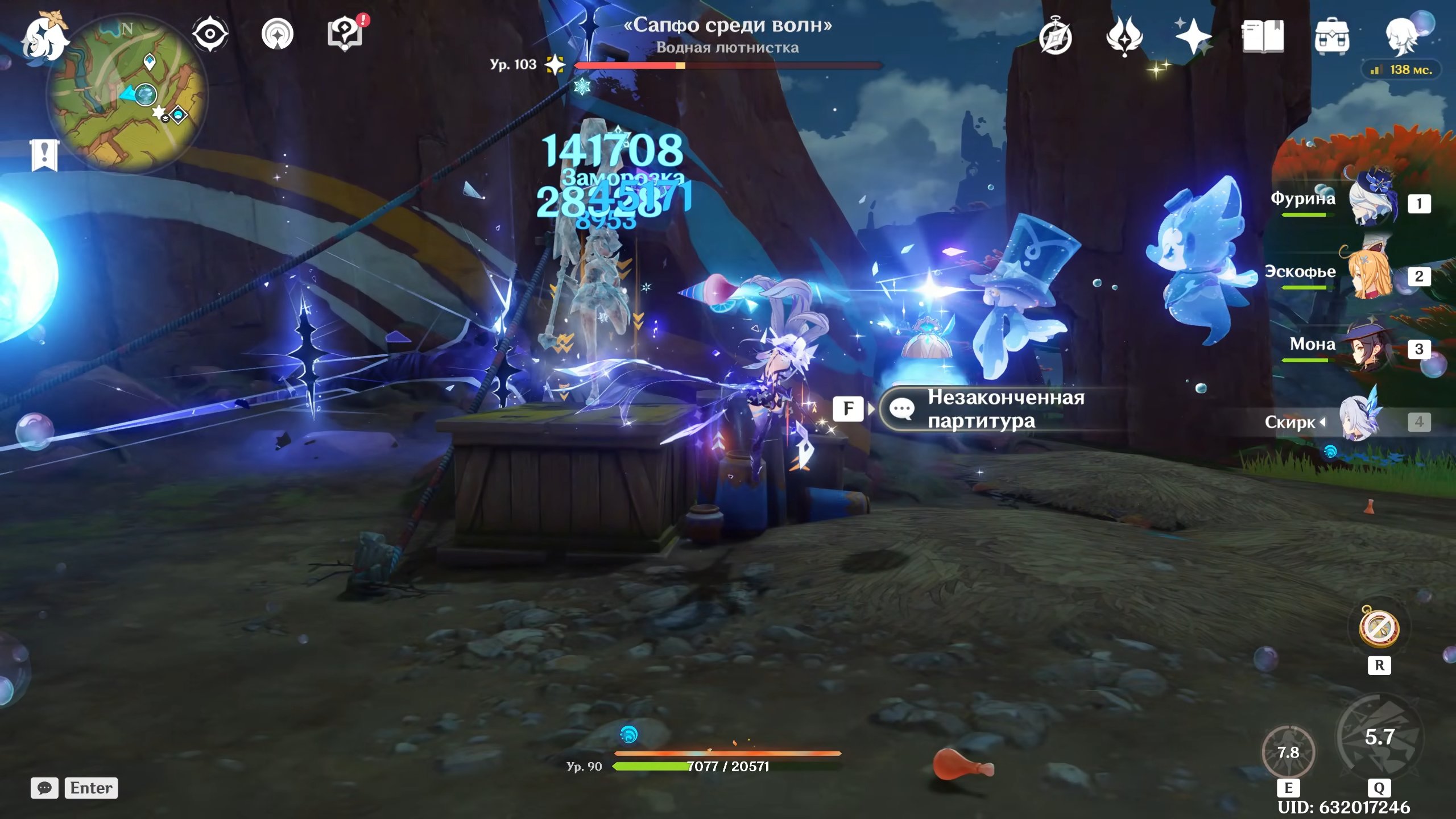The image size is (1456, 819).
Task: Open the co-op character profile icon
Action: [1403, 36]
